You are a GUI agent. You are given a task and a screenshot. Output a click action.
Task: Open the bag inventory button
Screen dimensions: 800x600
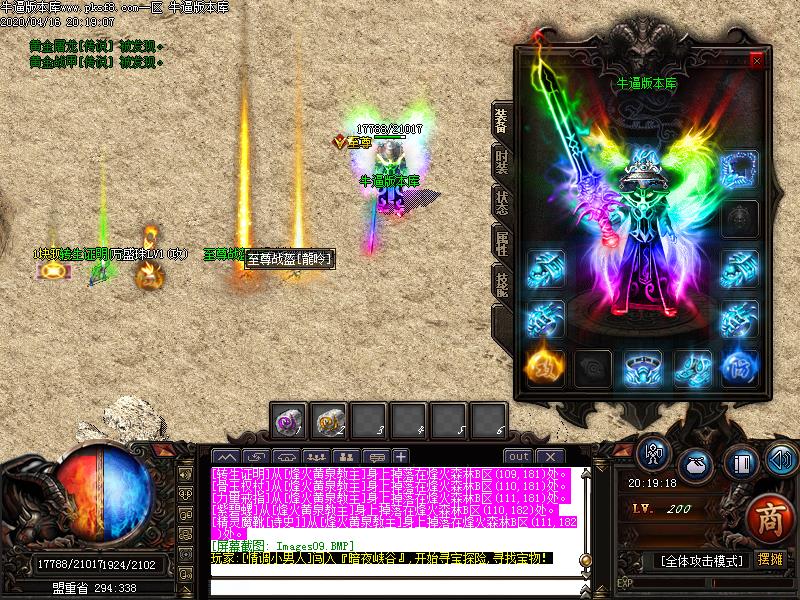coord(695,466)
